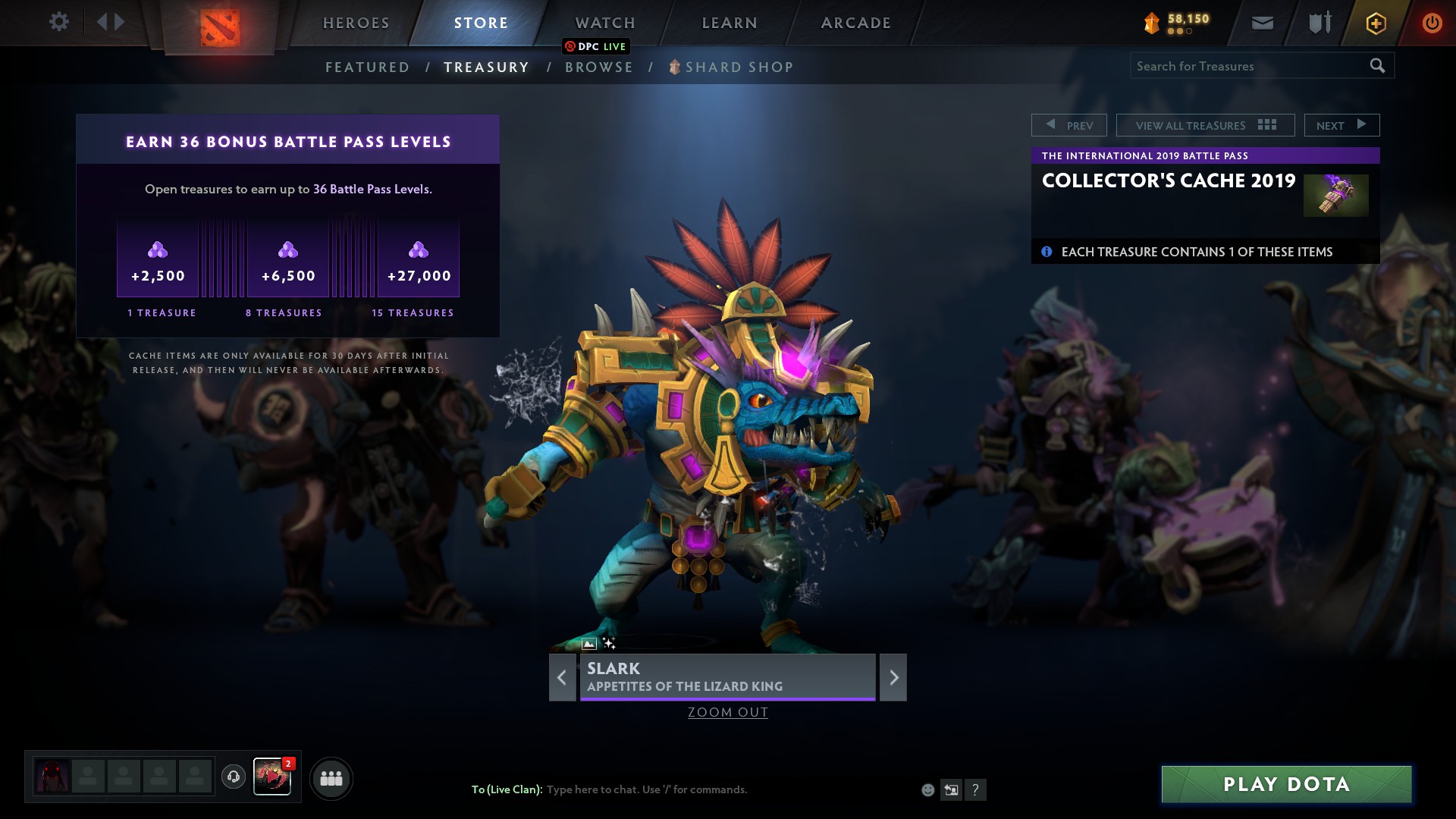The image size is (1456, 819).
Task: Click the Dota Plus hexagon icon
Action: [1375, 22]
